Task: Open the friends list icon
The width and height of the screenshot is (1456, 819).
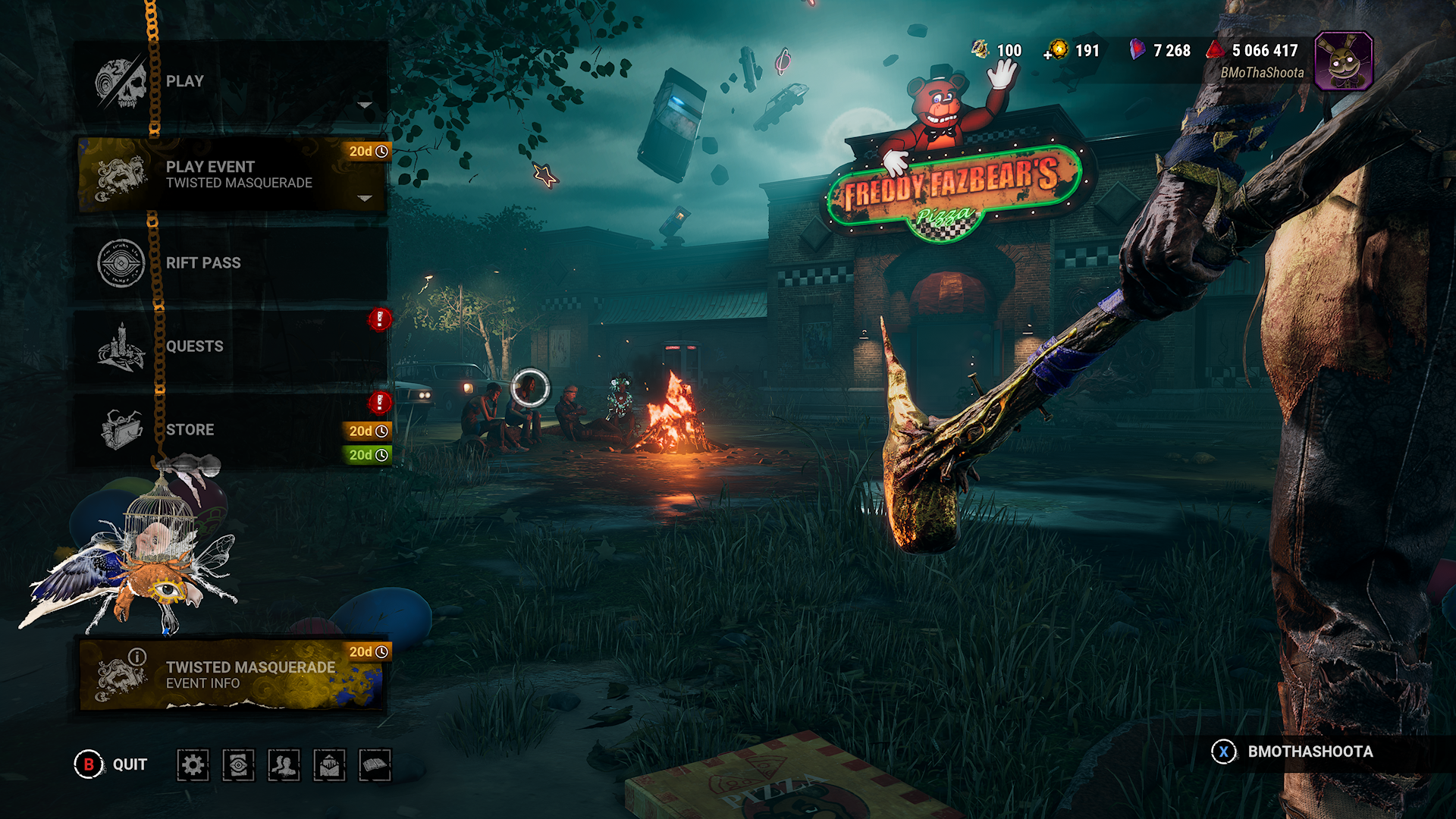Action: coord(284,765)
